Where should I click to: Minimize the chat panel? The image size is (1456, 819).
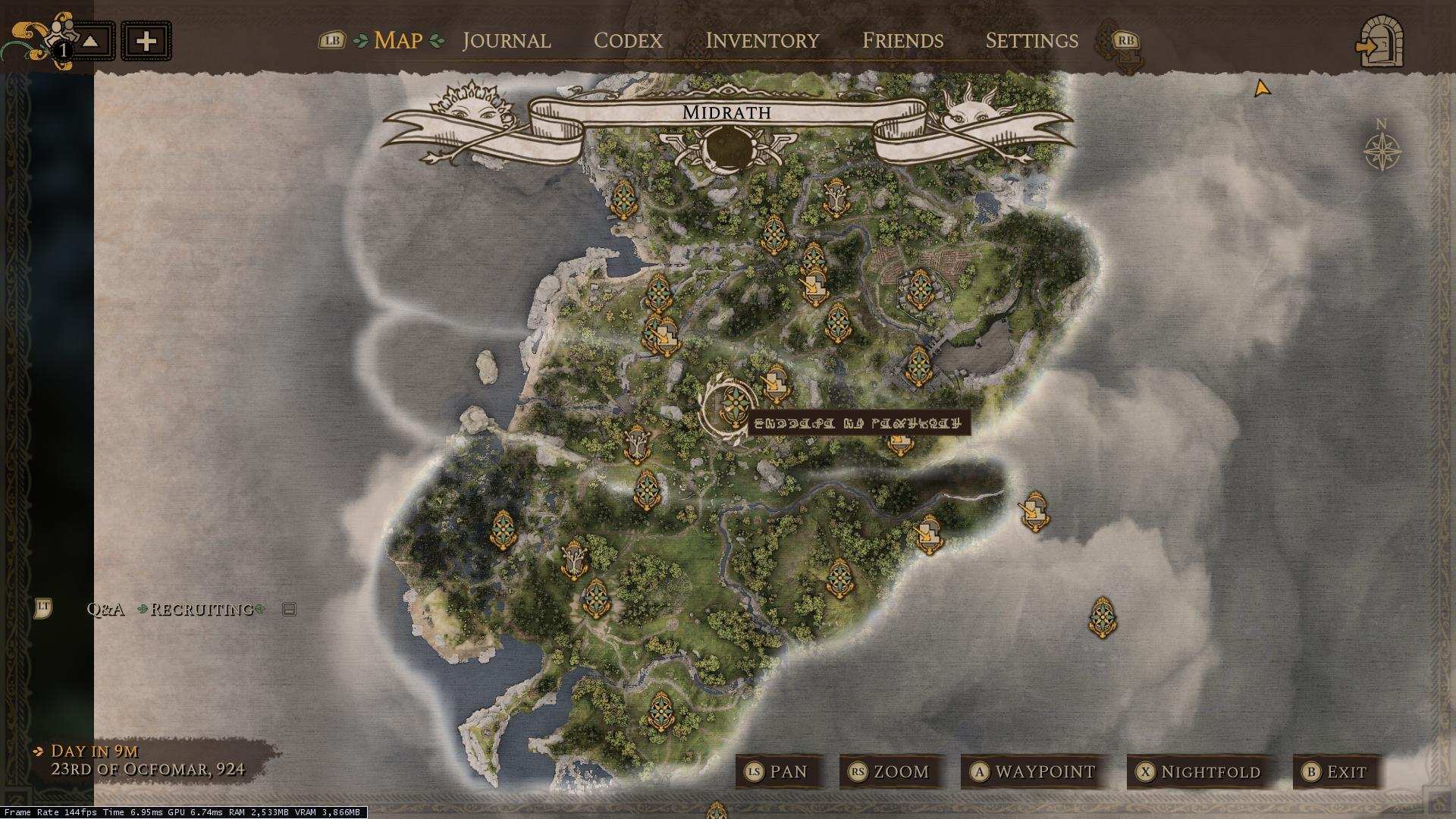coord(289,609)
